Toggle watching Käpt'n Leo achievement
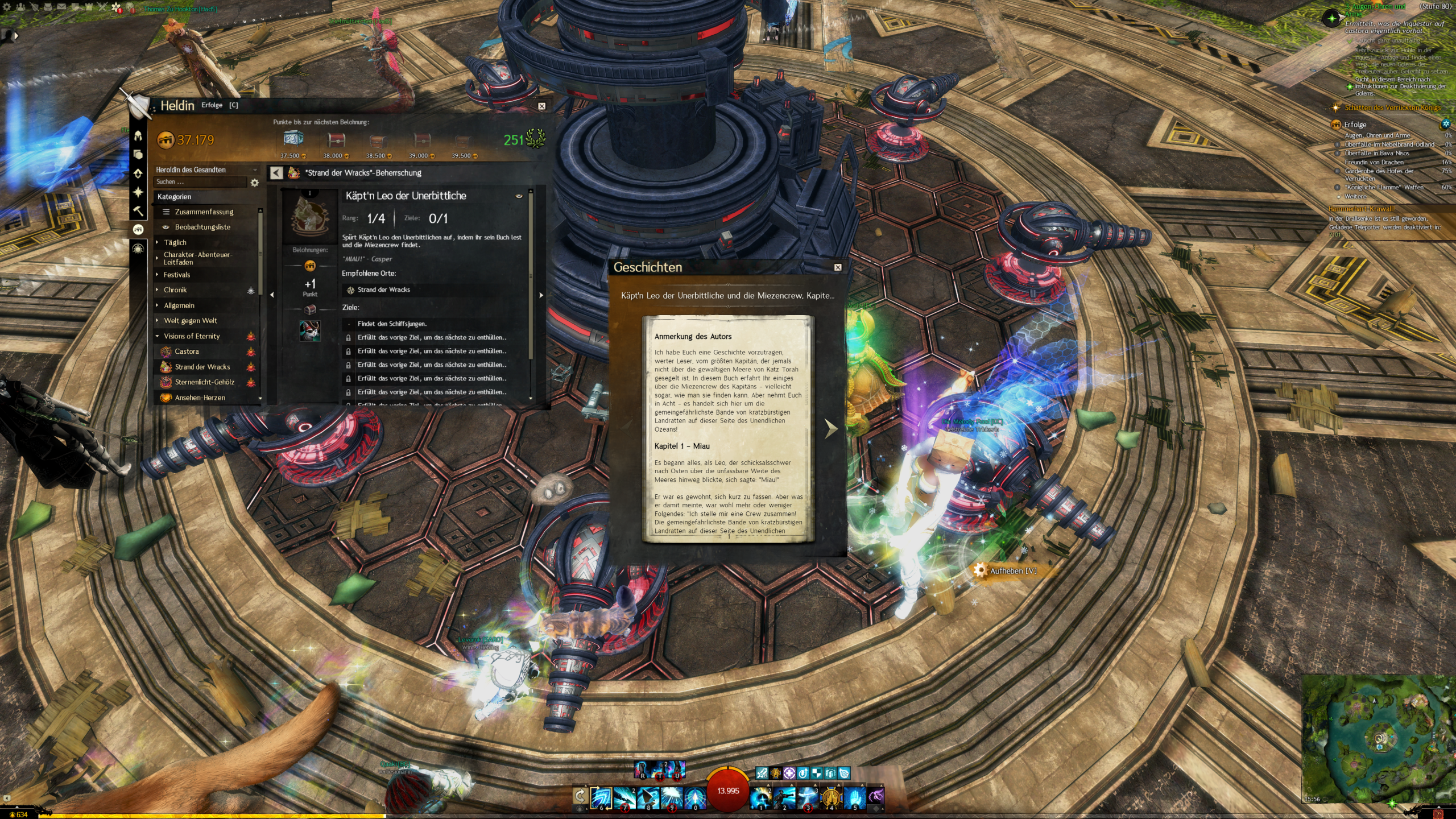Image resolution: width=1456 pixels, height=819 pixels. [x=519, y=196]
